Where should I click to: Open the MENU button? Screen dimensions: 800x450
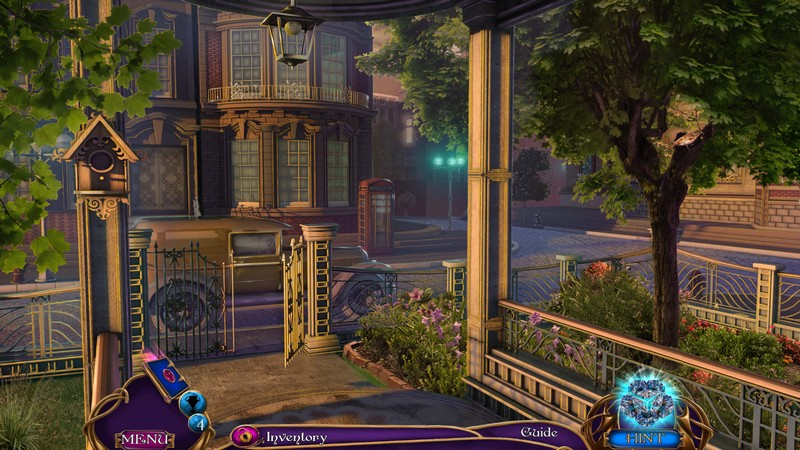click(x=145, y=439)
